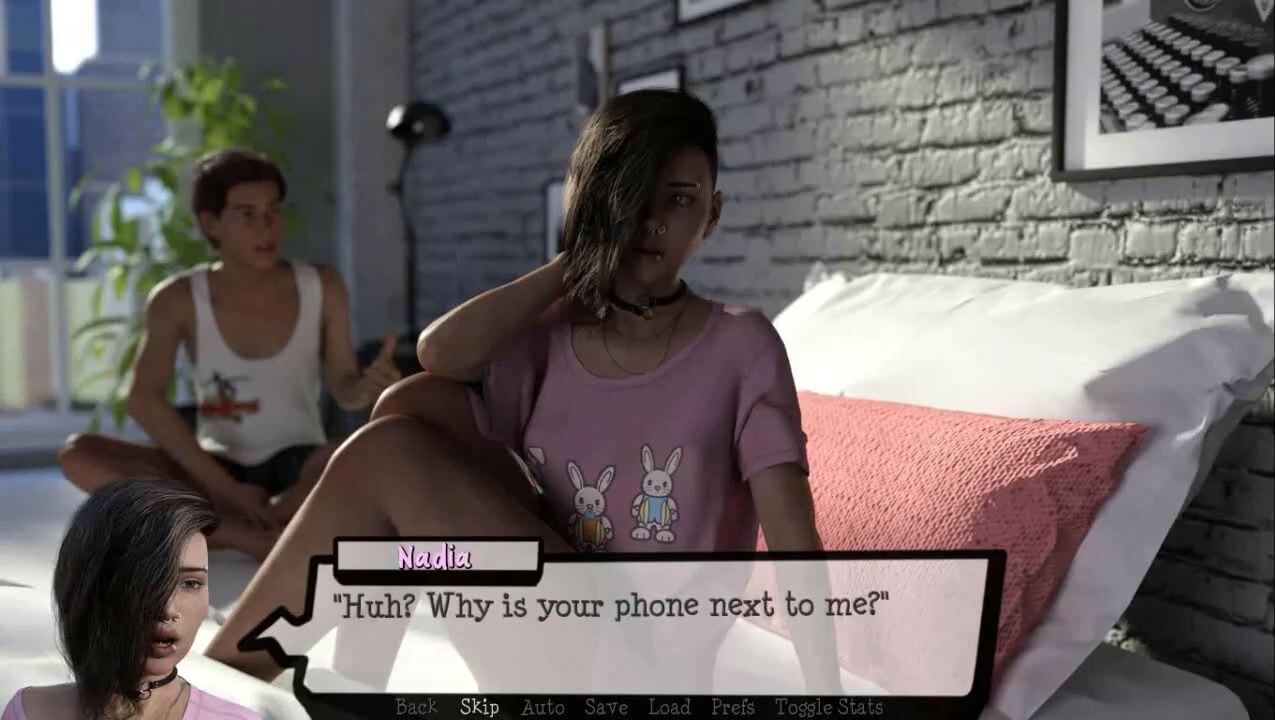Open the Load menu
The width and height of the screenshot is (1275, 720).
[669, 707]
